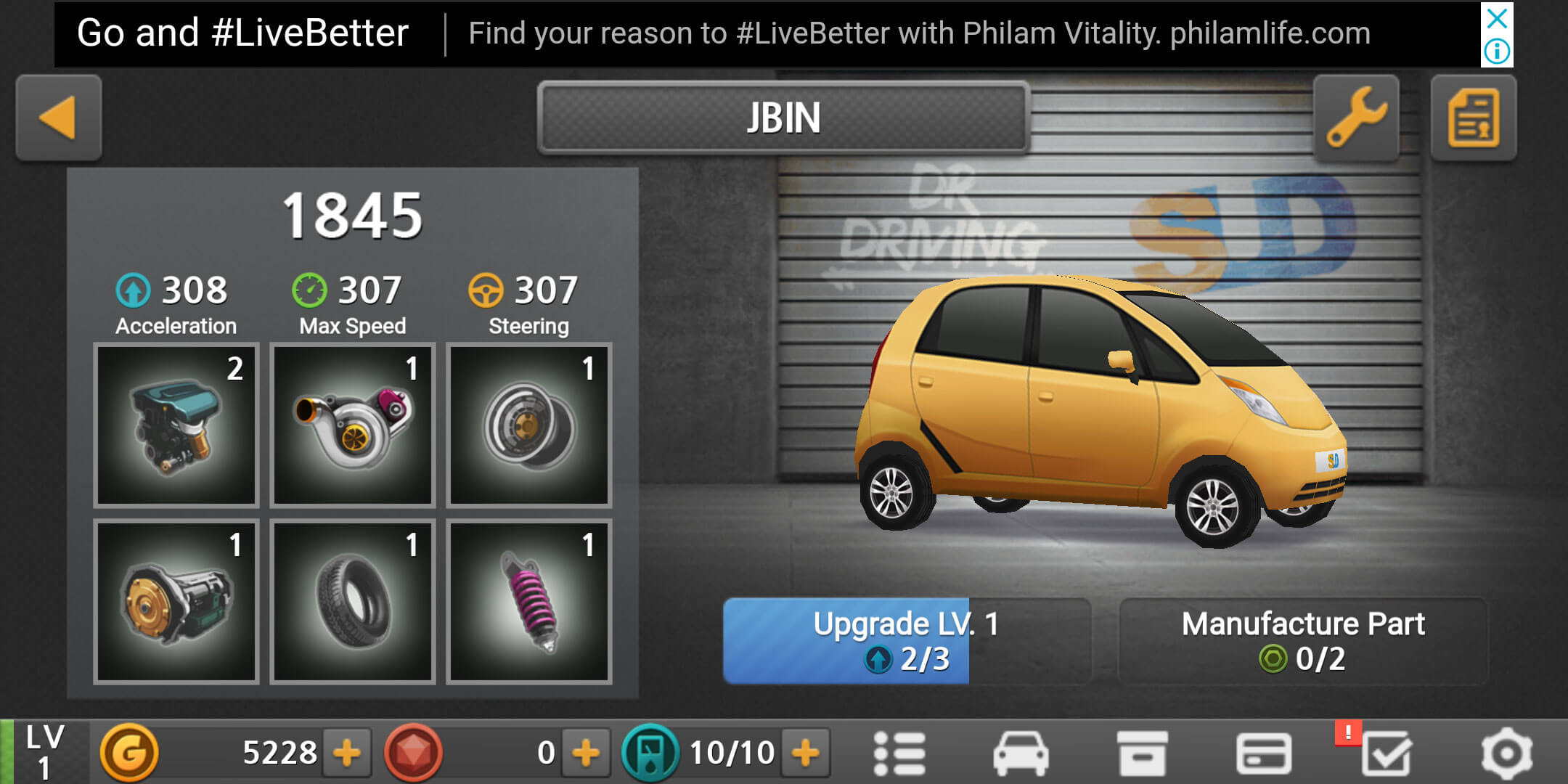Choose the brake disc part slot
1568x784 pixels.
tap(529, 425)
